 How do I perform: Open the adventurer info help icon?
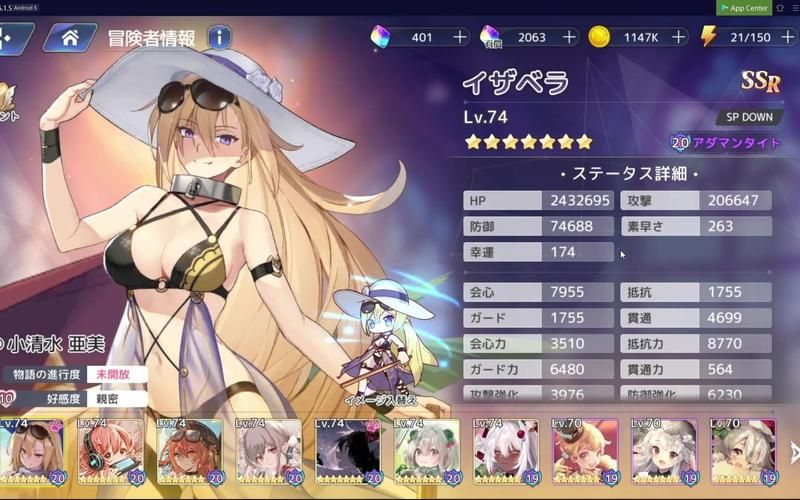tap(220, 38)
